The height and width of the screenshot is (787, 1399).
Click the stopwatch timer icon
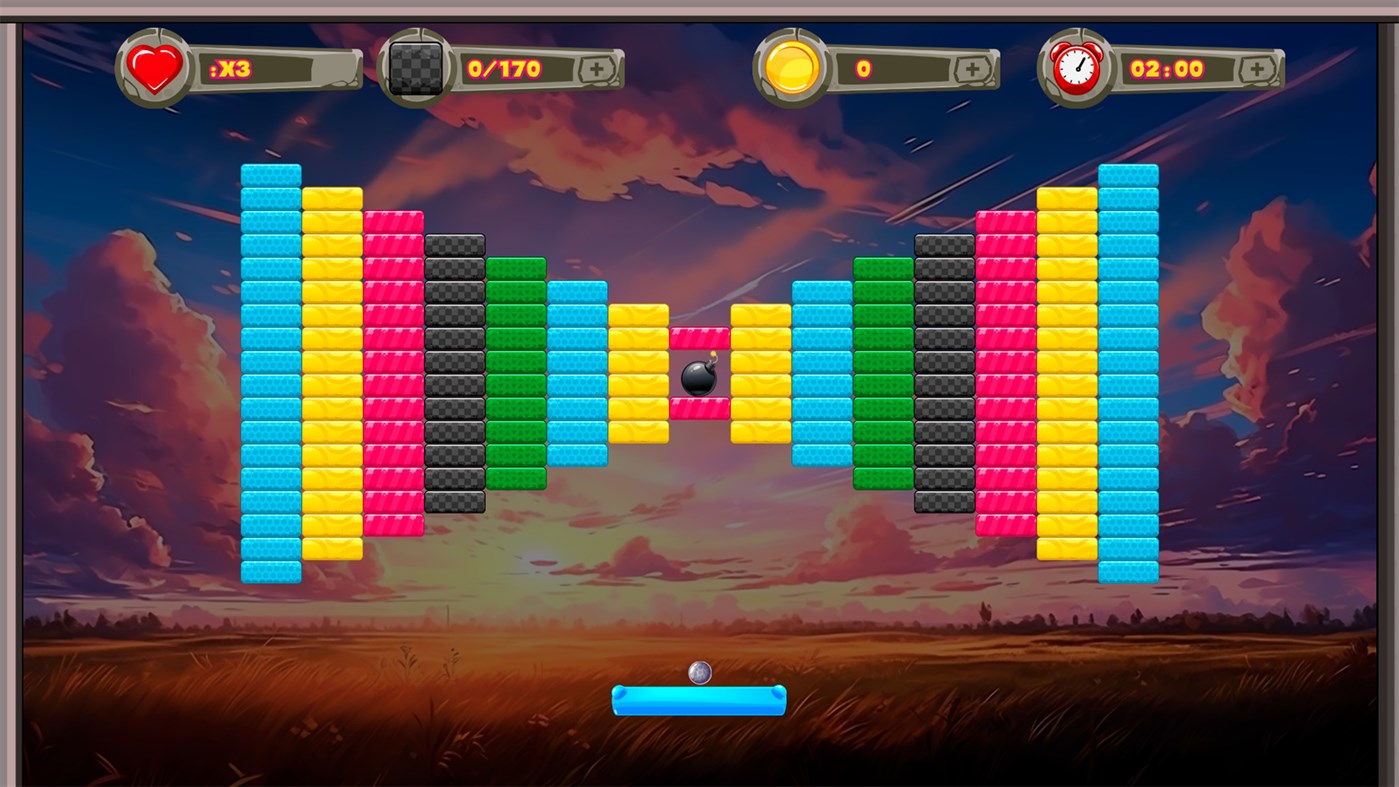(1076, 66)
